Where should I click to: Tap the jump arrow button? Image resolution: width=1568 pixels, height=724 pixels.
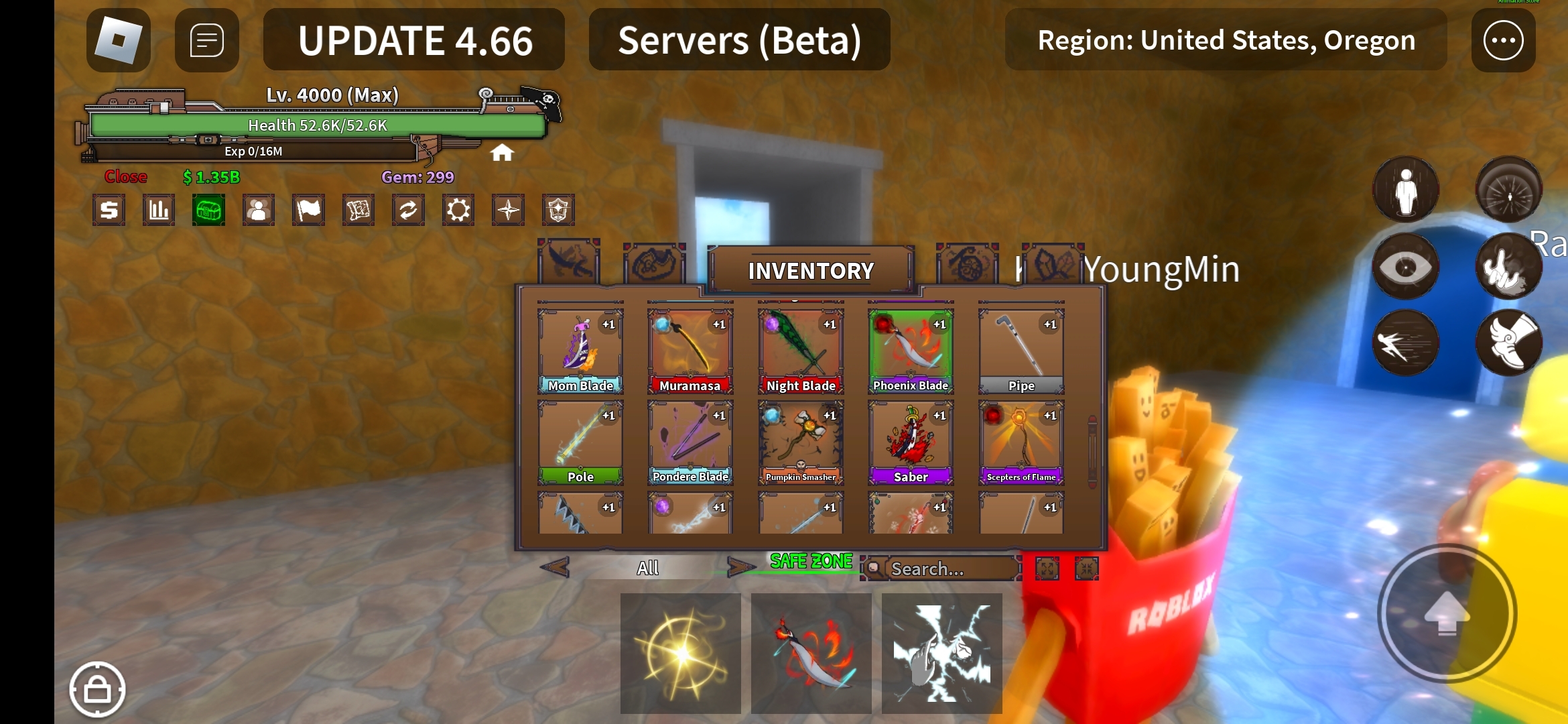(1447, 613)
